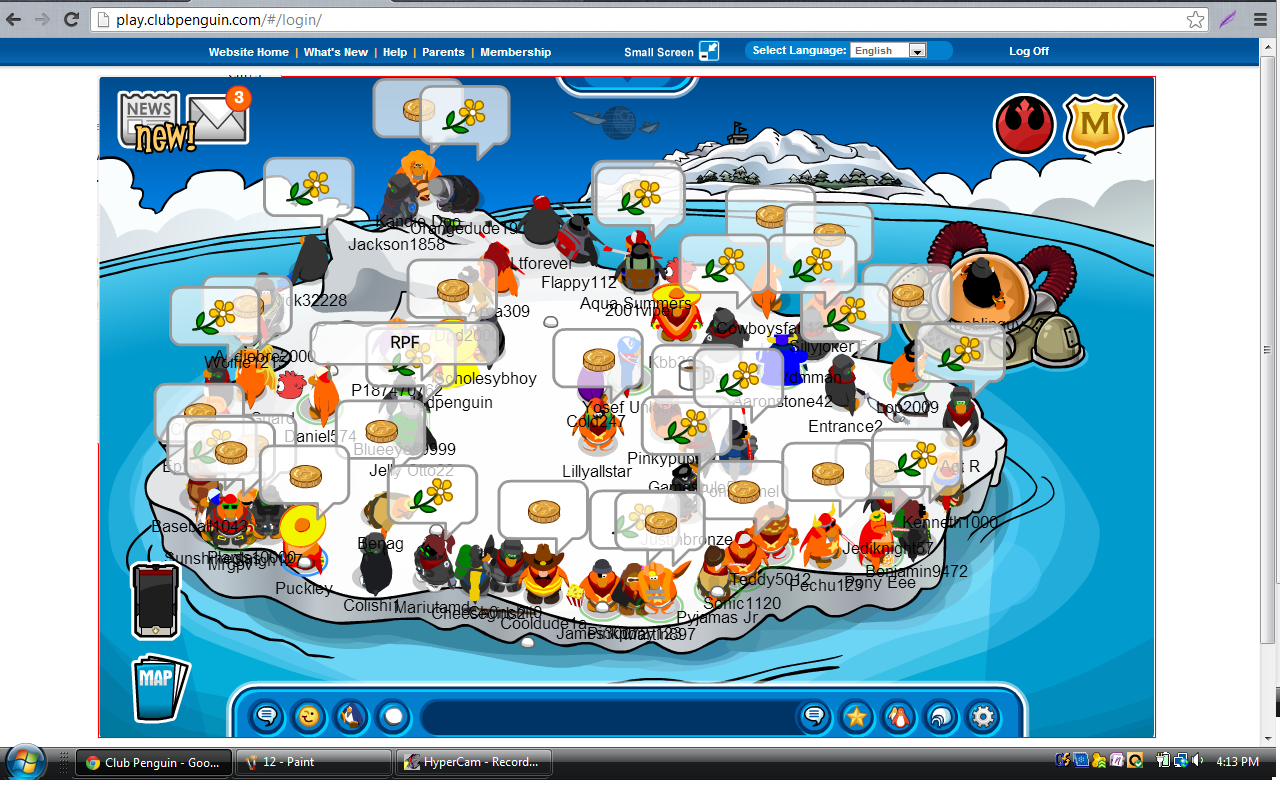Send the chat message with speech bubble button
This screenshot has height=800, width=1280.
coord(814,716)
